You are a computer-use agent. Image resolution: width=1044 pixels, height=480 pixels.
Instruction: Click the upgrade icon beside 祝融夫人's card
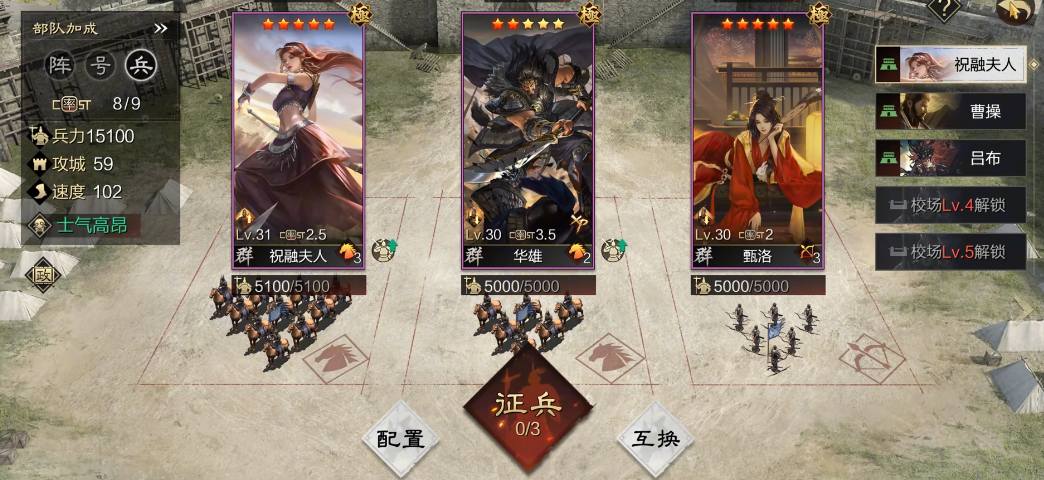[384, 251]
